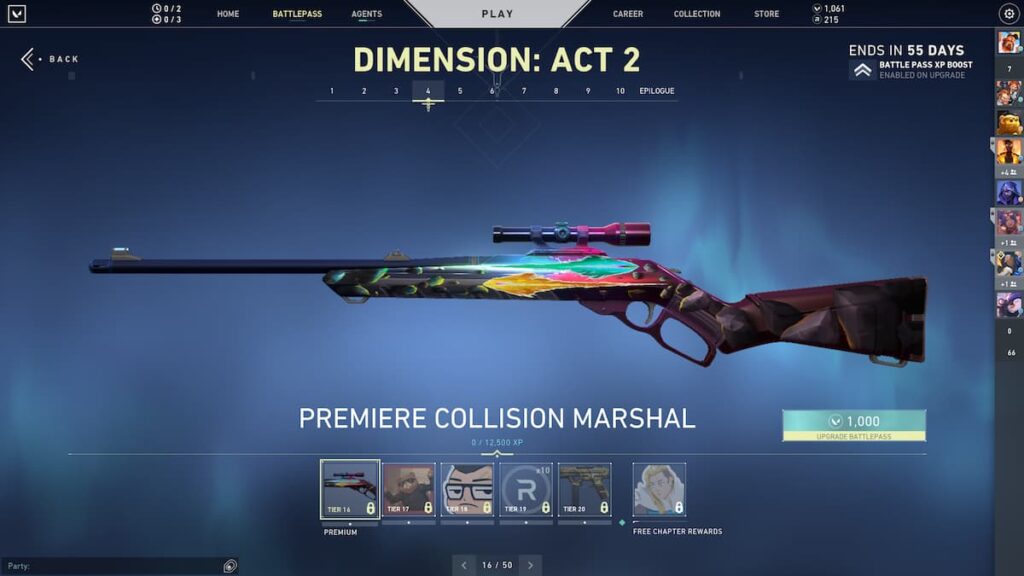Select the Tier 19 Radianite reward
The height and width of the screenshot is (576, 1024).
click(x=526, y=489)
